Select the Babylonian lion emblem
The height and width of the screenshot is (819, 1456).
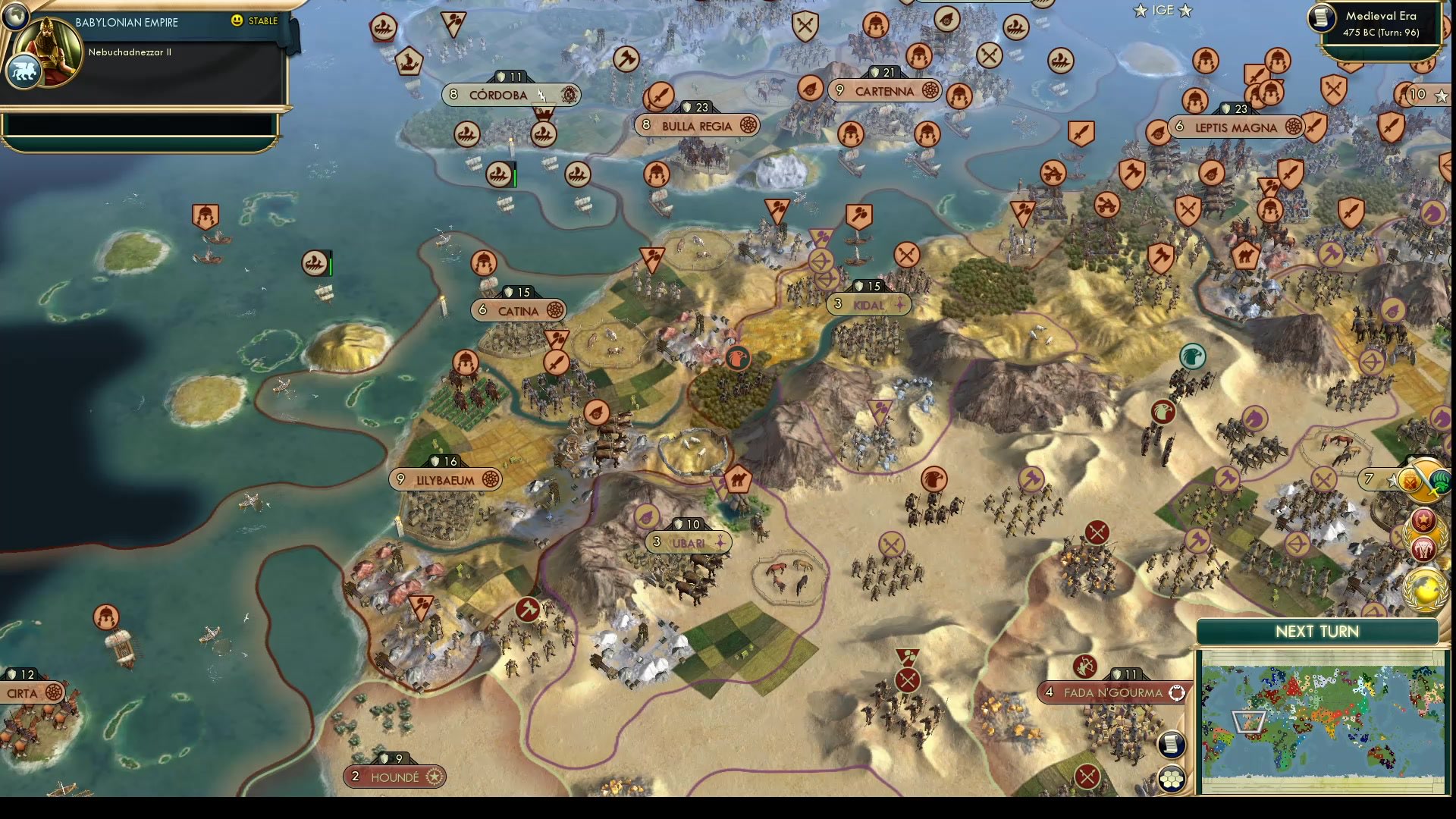[x=24, y=69]
